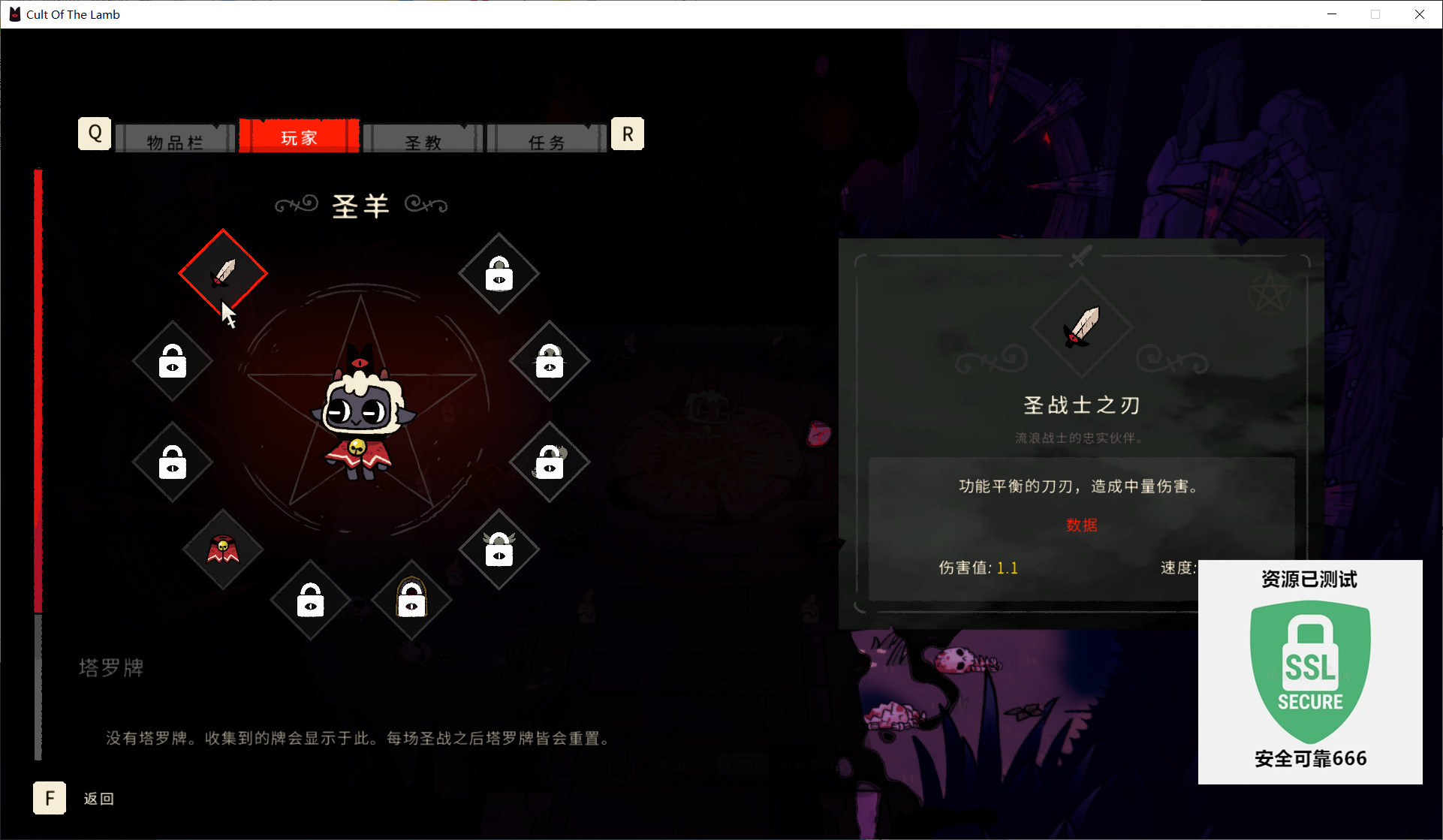Switch to the 物品栏 tab
This screenshot has height=840, width=1443.
(x=174, y=139)
